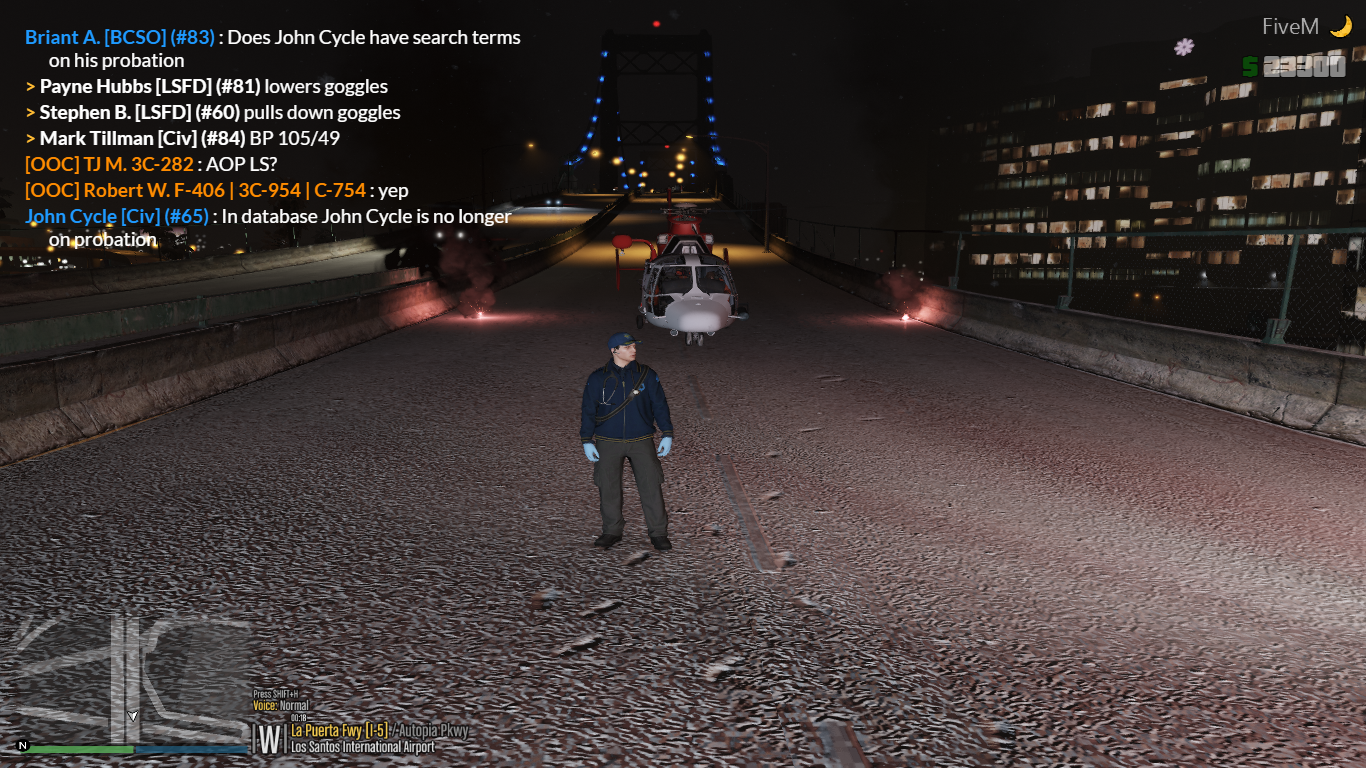The image size is (1366, 768).
Task: Click Robert W.'s OOC reply saying yep
Action: click(217, 191)
